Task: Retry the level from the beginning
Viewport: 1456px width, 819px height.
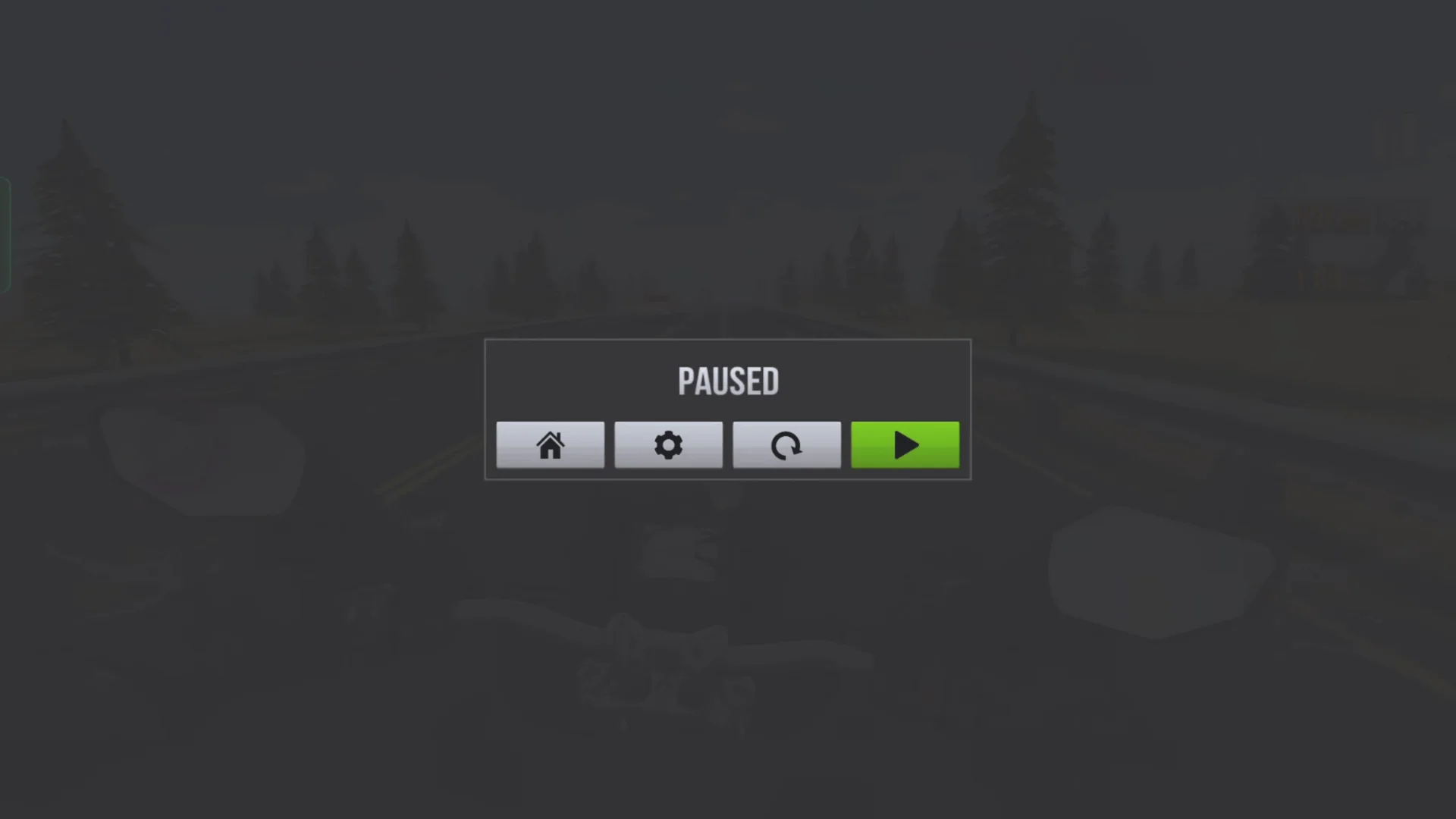Action: [x=786, y=445]
